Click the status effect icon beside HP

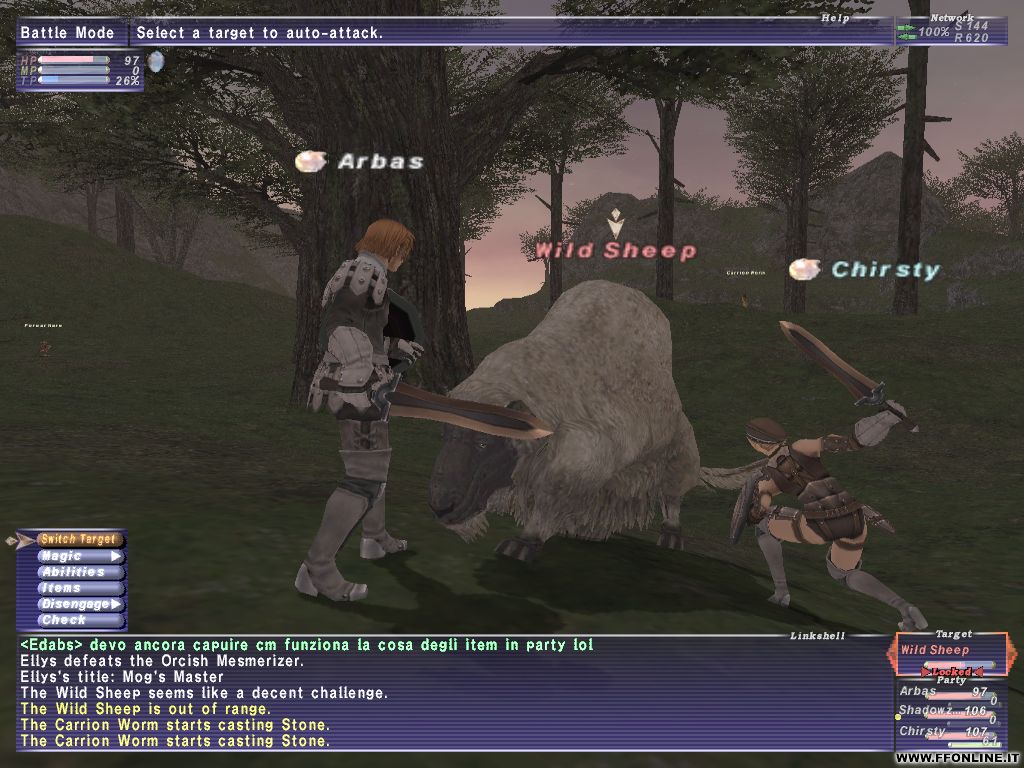pyautogui.click(x=156, y=62)
